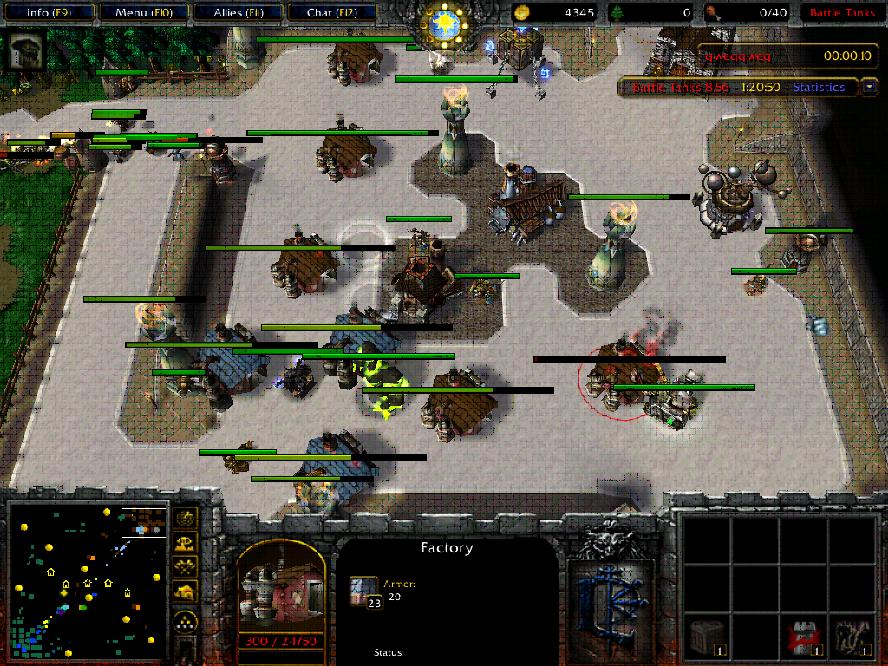The image size is (888, 666).
Task: Select the gray crate command icon
Action: tap(707, 636)
